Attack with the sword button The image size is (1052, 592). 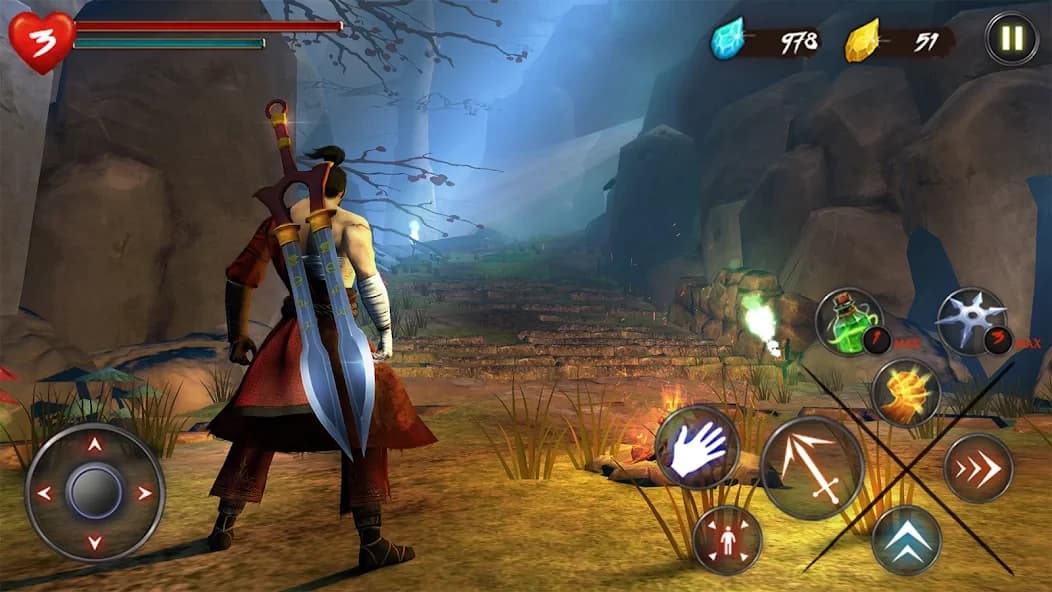[x=812, y=467]
